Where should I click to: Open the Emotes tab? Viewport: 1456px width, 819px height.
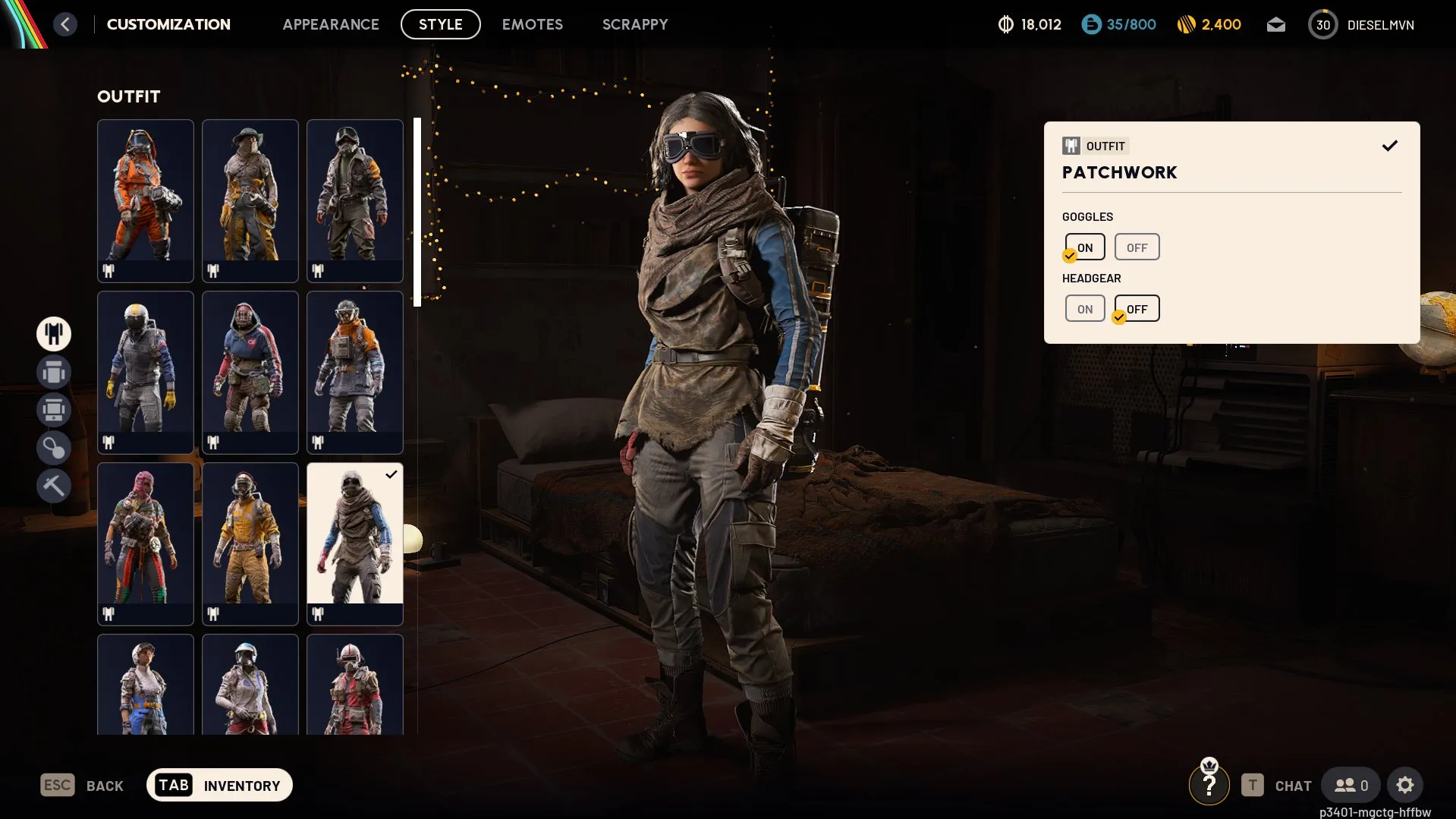click(x=533, y=24)
